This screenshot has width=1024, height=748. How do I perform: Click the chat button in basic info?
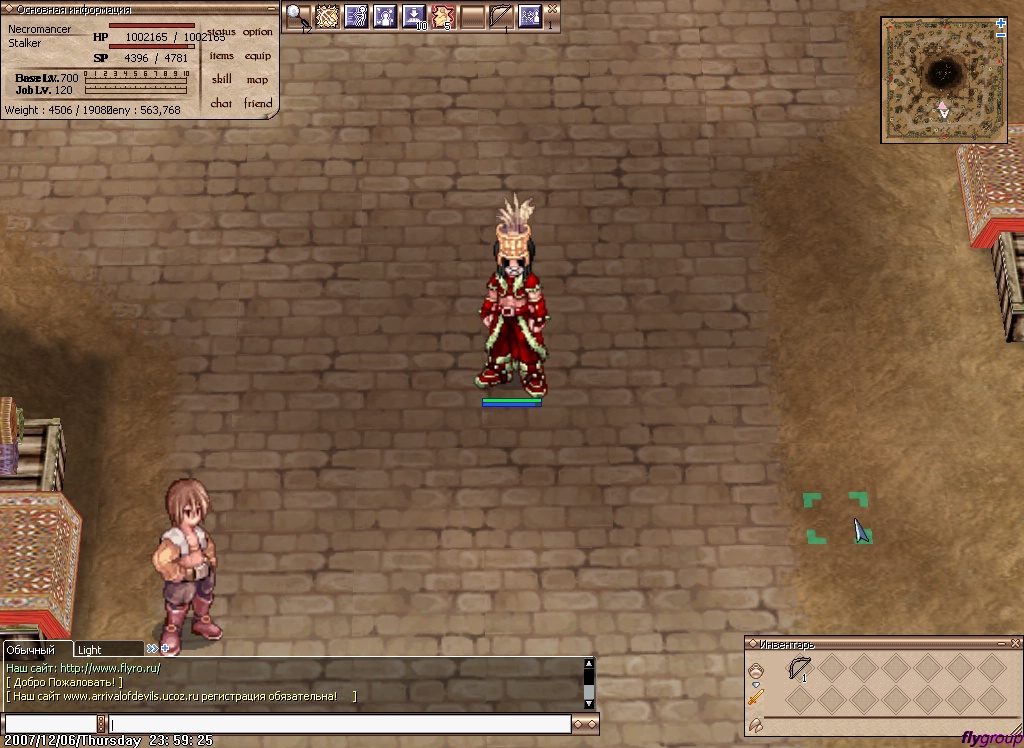(x=221, y=104)
